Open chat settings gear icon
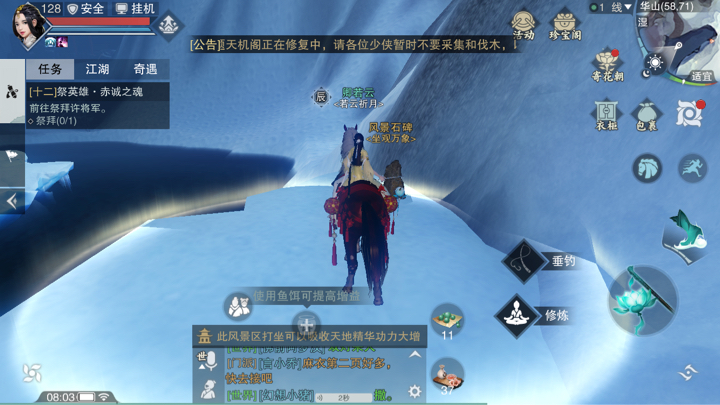Screen dimensions: 720x405 click(414, 392)
